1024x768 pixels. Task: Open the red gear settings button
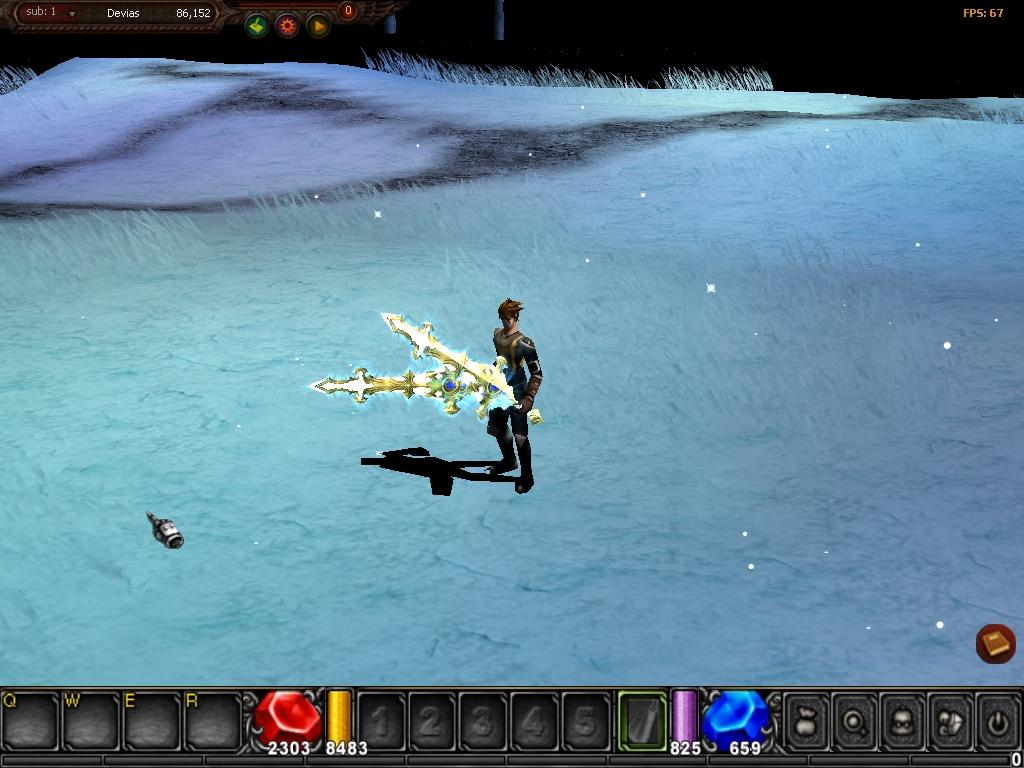[x=287, y=26]
